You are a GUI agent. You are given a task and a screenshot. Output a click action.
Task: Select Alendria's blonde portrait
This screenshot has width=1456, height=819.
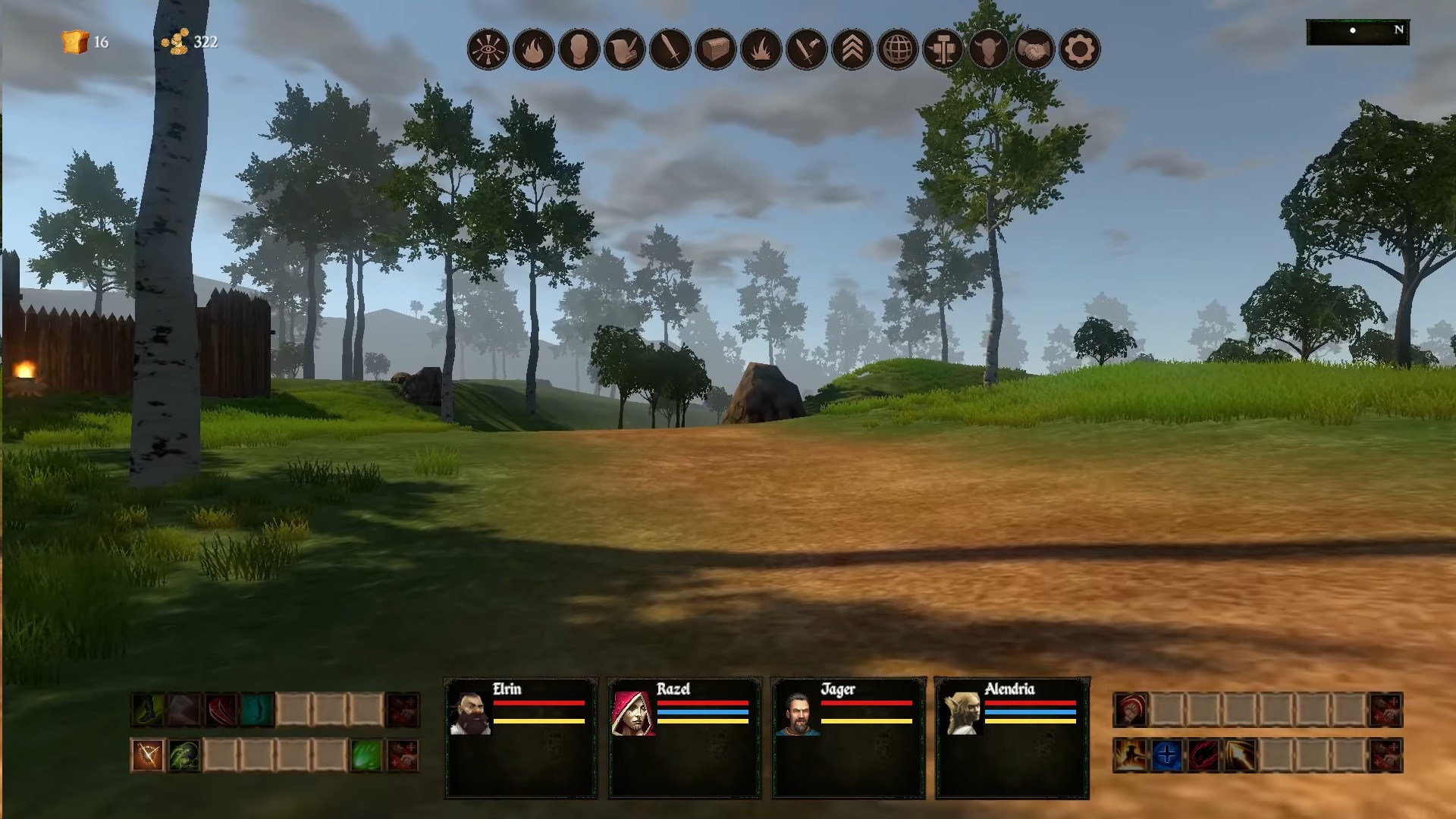tap(962, 713)
